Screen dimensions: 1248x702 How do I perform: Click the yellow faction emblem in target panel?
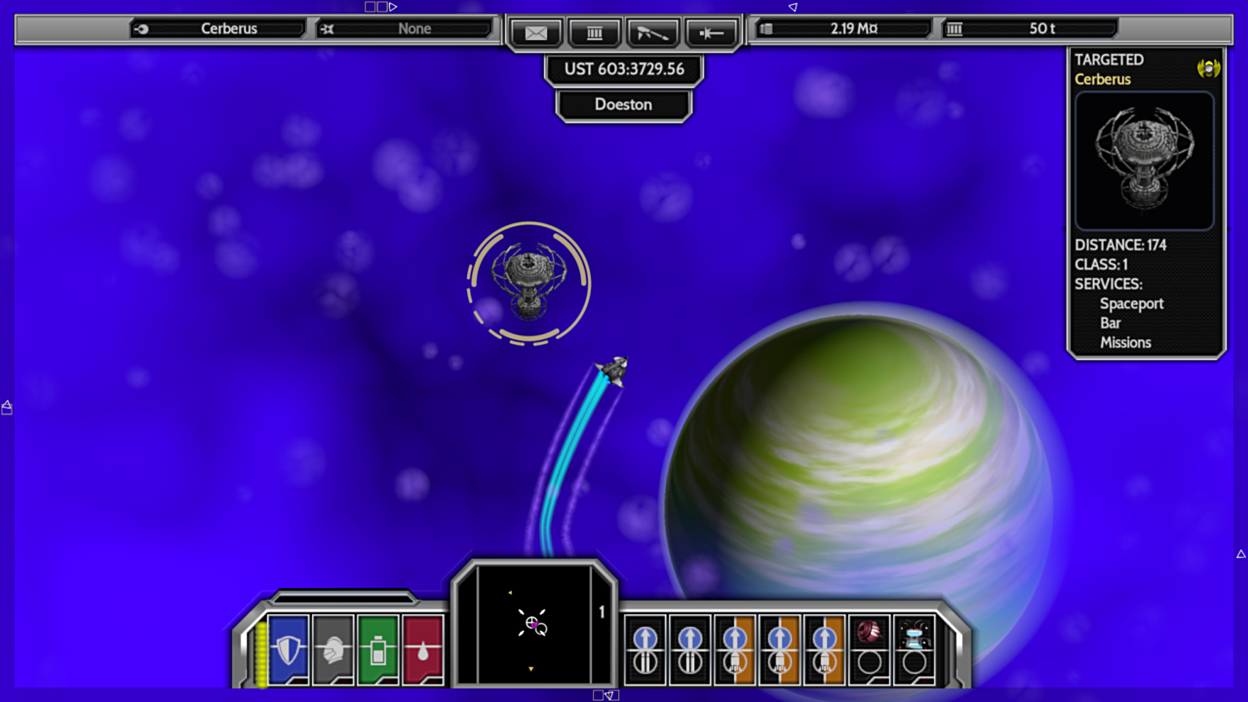pos(1208,68)
